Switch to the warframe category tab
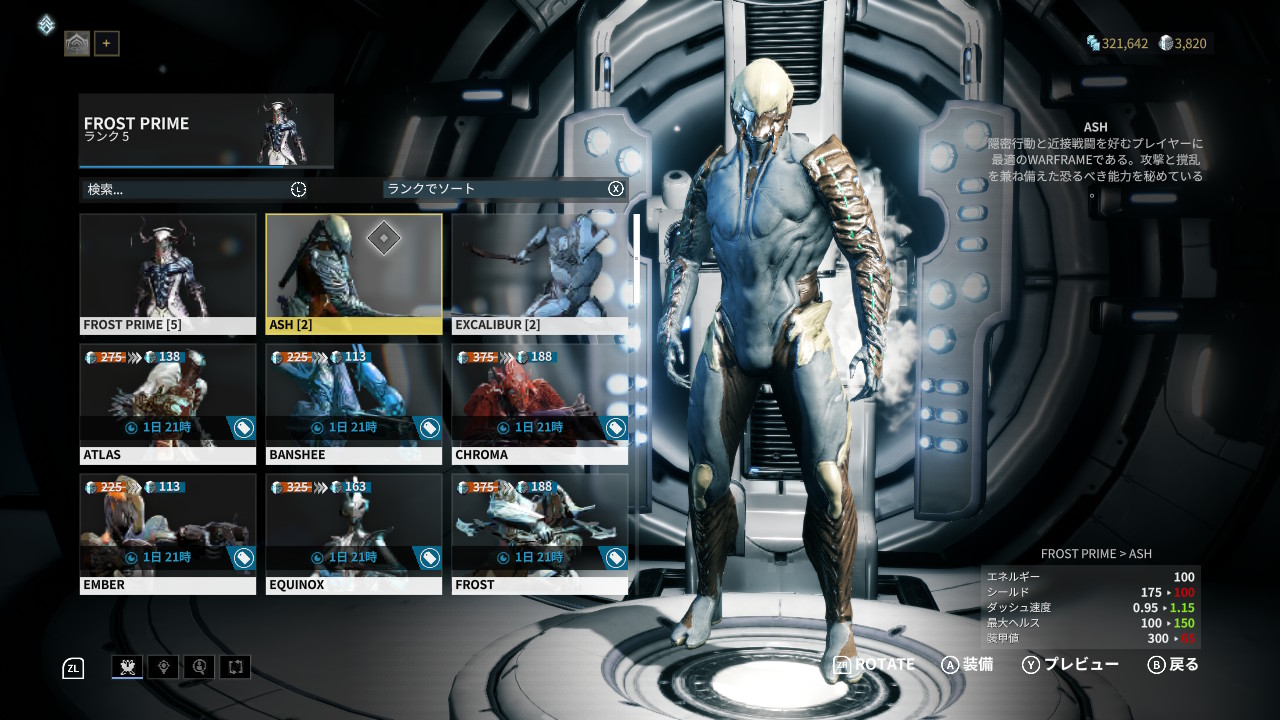This screenshot has height=720, width=1280. pos(127,667)
